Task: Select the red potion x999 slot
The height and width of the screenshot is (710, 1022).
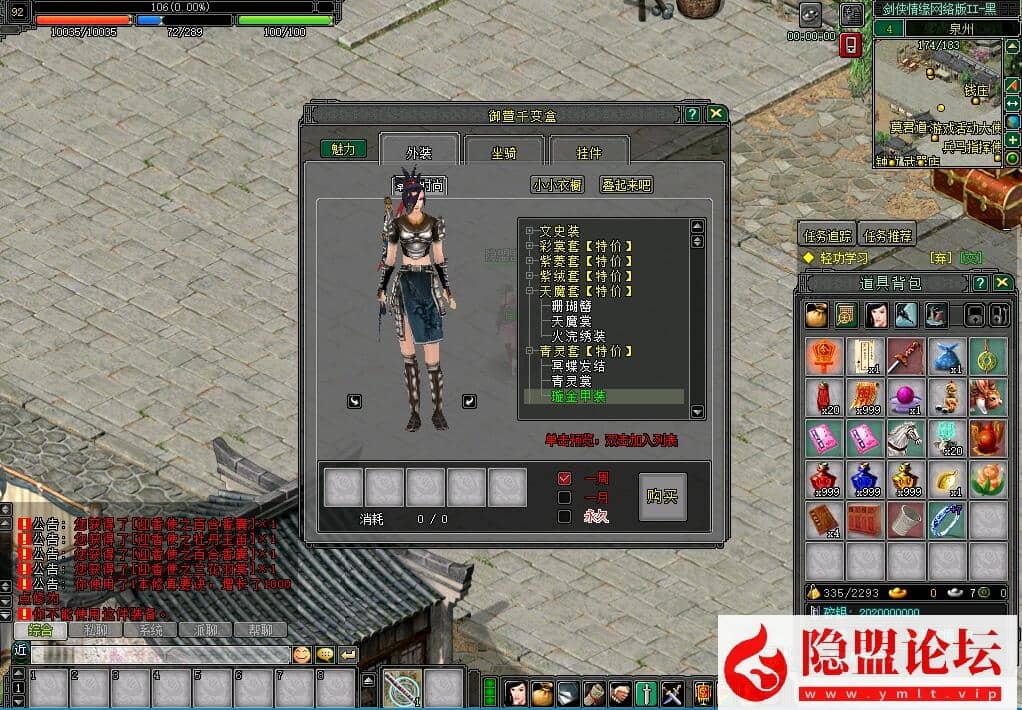Action: pos(823,478)
